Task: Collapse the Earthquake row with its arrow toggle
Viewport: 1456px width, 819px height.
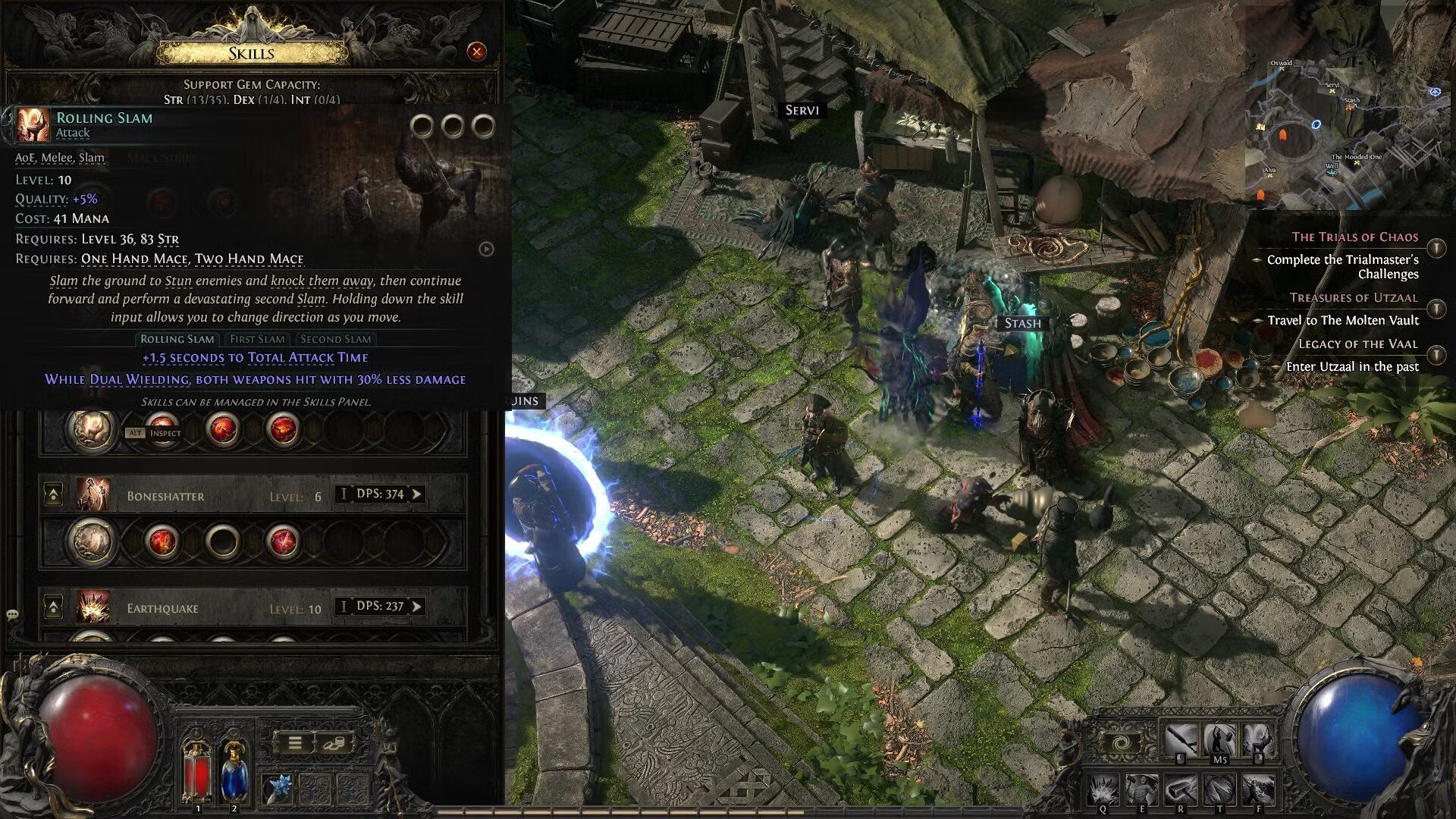Action: [x=53, y=607]
